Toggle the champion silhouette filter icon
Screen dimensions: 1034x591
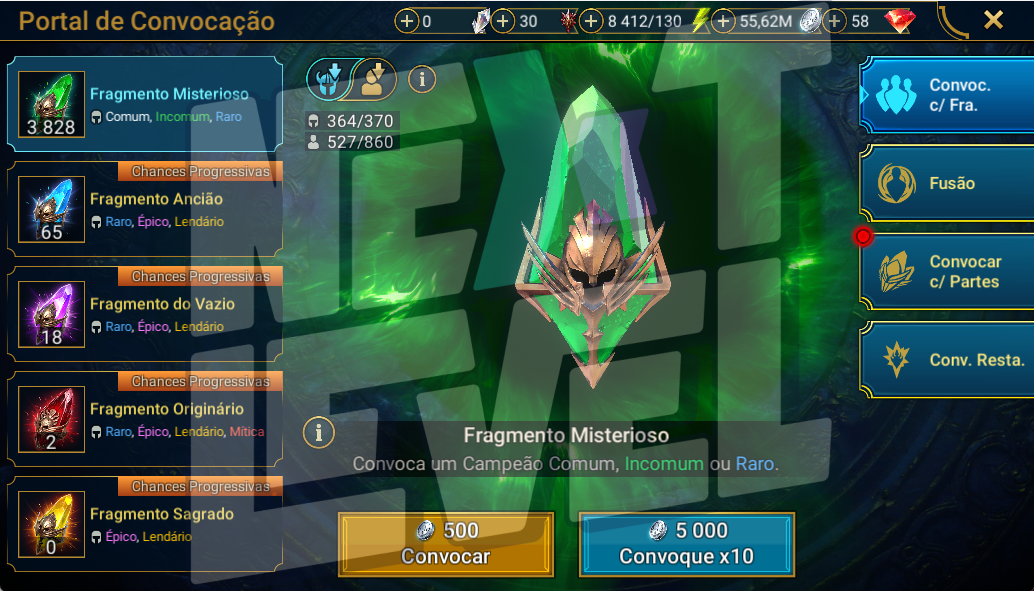(375, 79)
